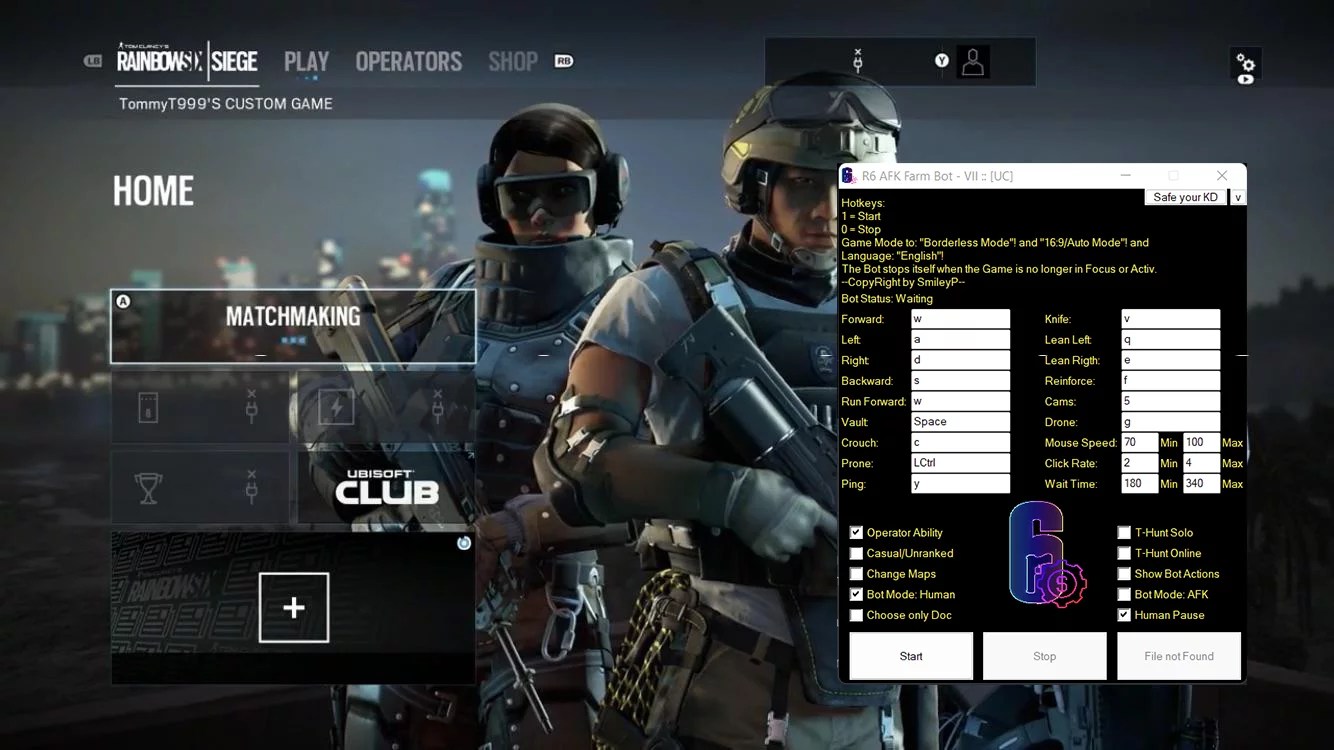Open the OPERATORS menu
The width and height of the screenshot is (1334, 750).
408,61
